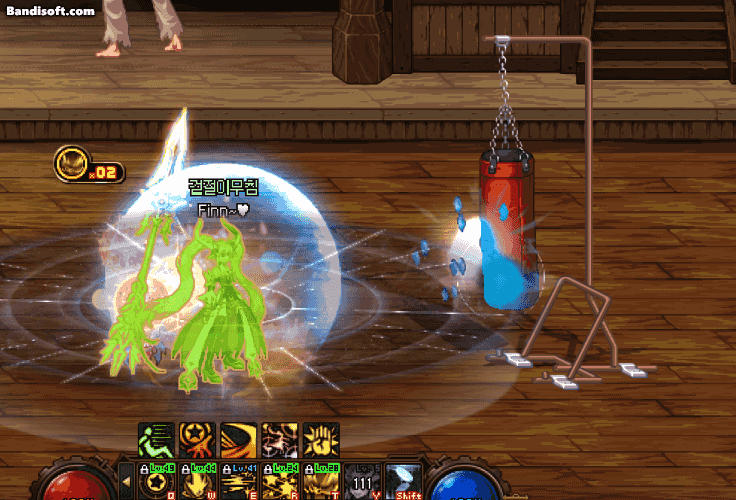
Task: Select the star medallion skill in the upper row
Action: pos(197,439)
